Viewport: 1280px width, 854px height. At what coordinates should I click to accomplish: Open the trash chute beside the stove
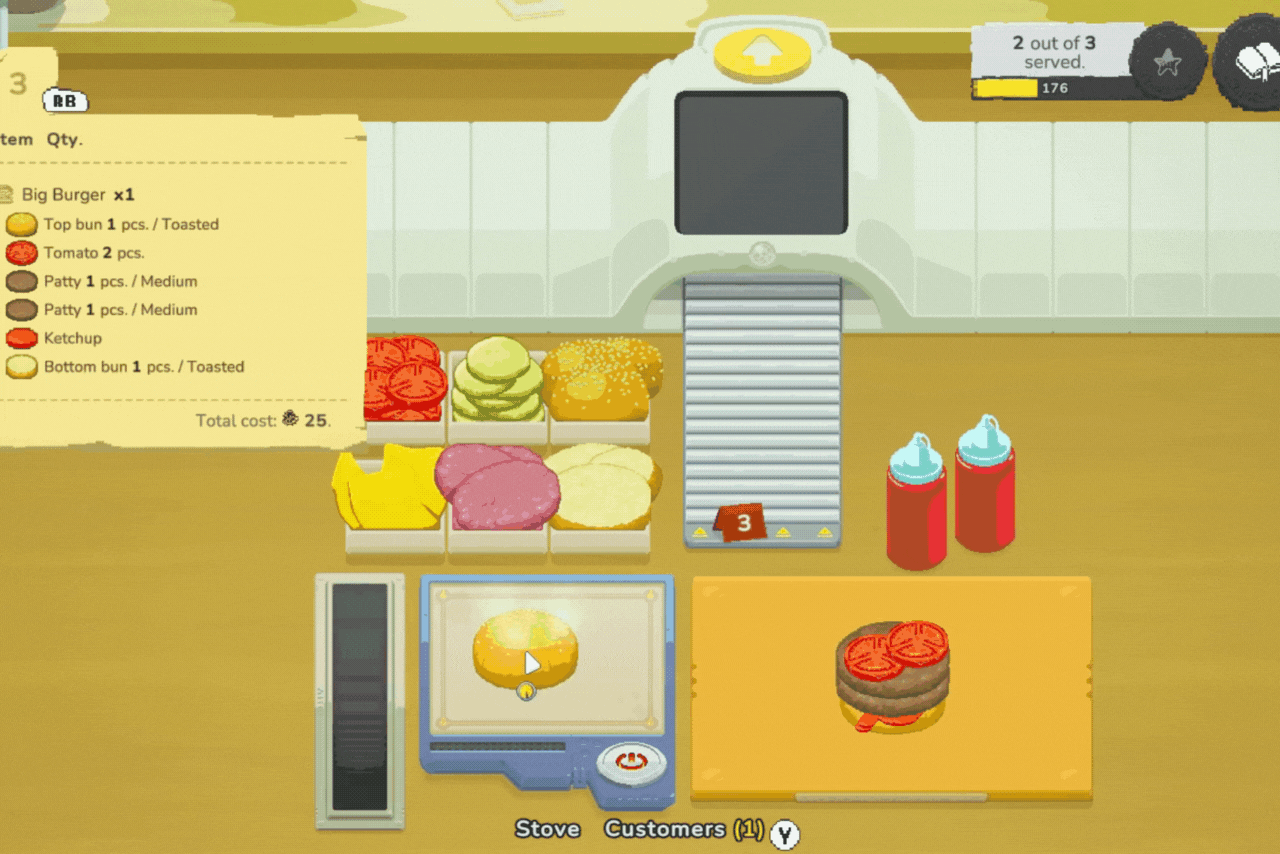click(x=358, y=695)
